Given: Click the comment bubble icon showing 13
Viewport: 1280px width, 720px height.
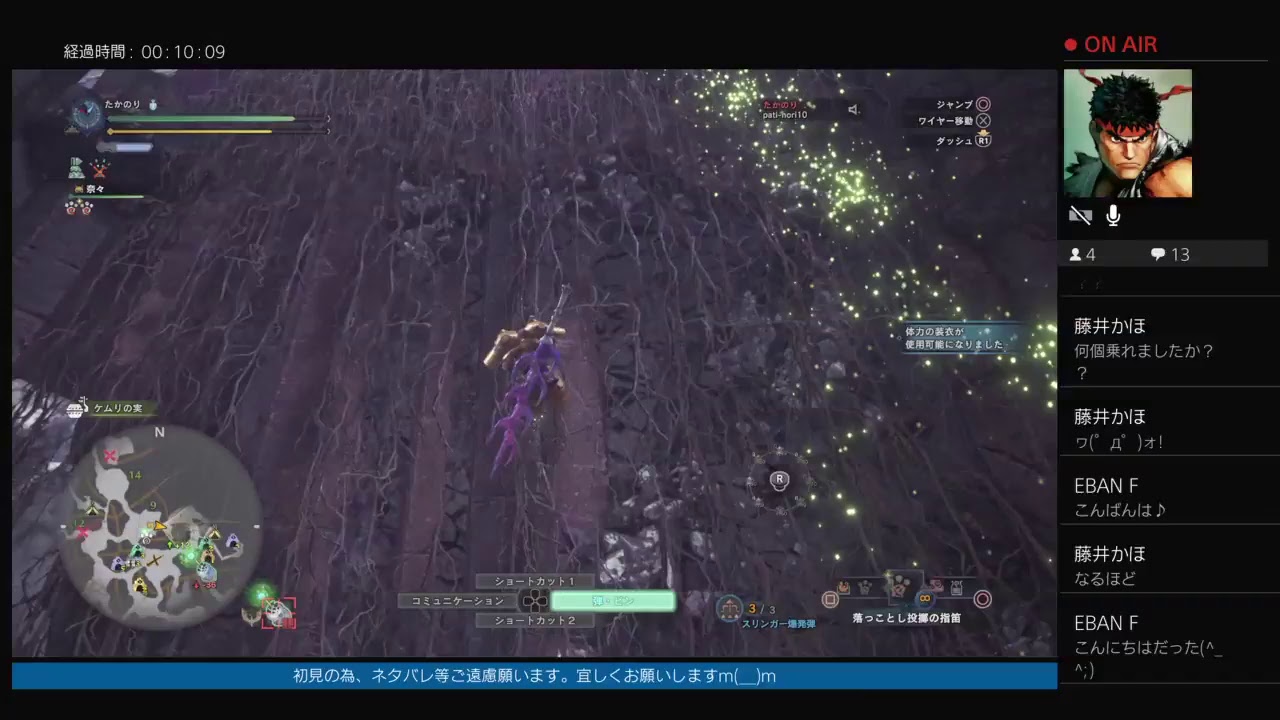Looking at the screenshot, I should click(1158, 255).
